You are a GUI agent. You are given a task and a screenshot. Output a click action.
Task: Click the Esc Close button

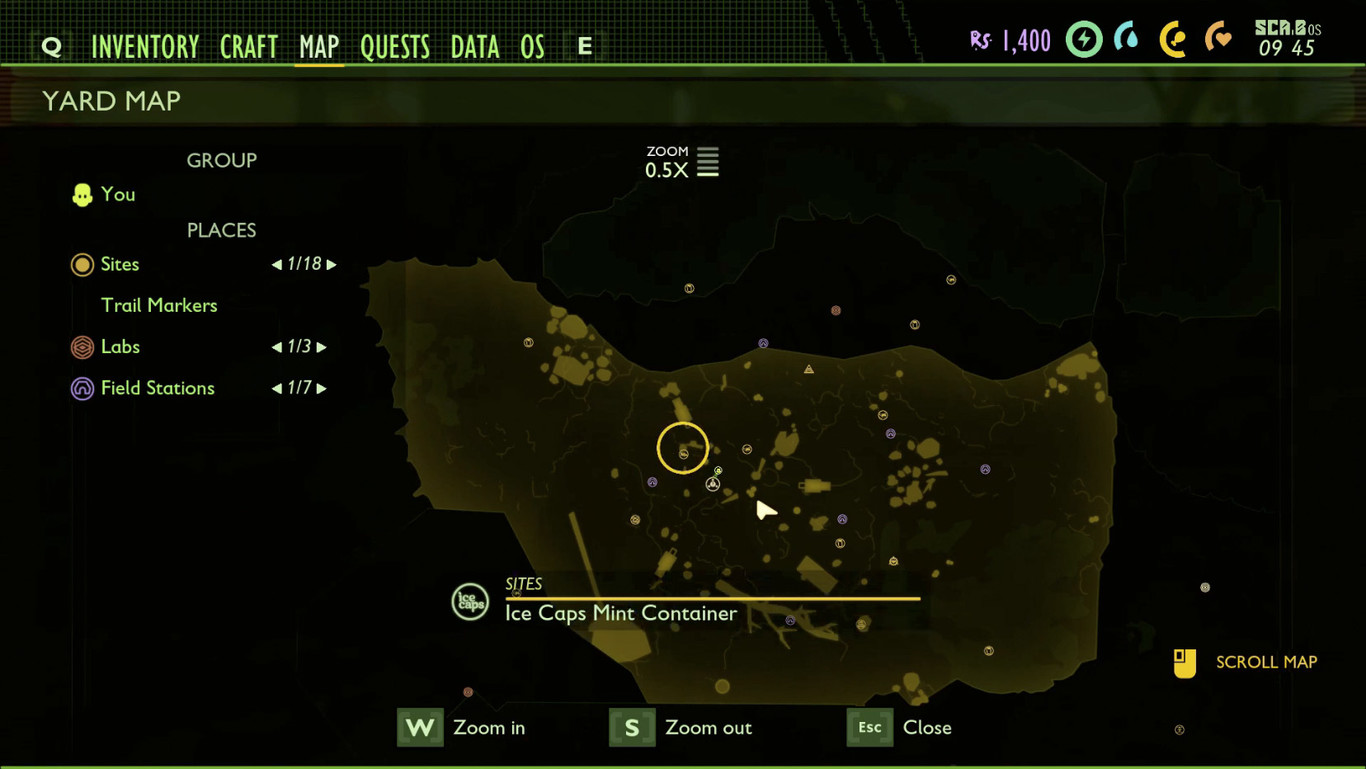869,727
